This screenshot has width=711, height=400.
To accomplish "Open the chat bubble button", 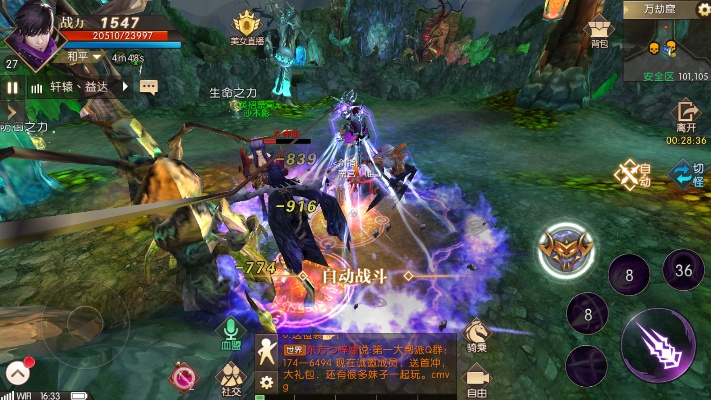I will pyautogui.click(x=149, y=87).
